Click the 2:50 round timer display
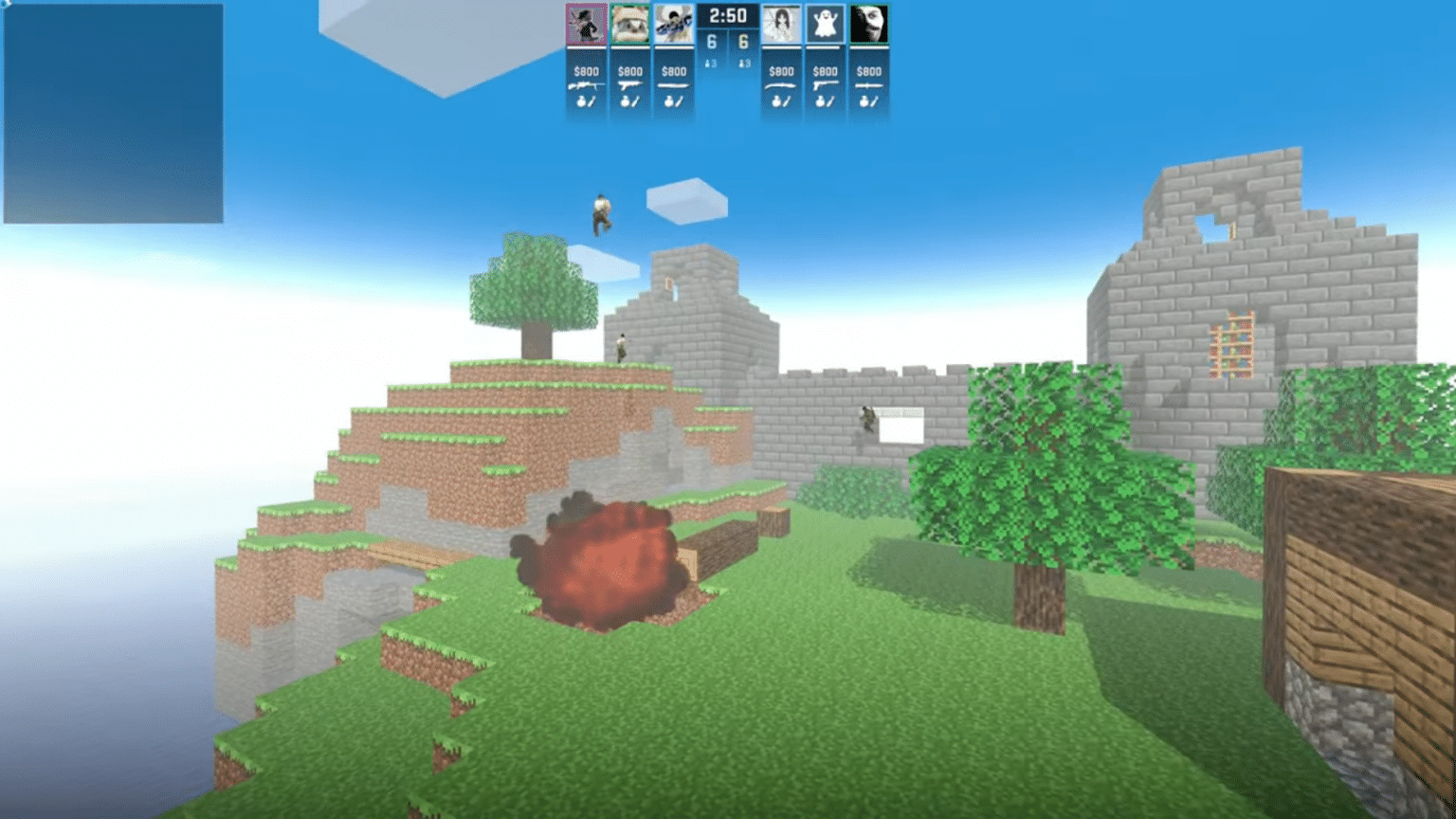 pyautogui.click(x=728, y=14)
